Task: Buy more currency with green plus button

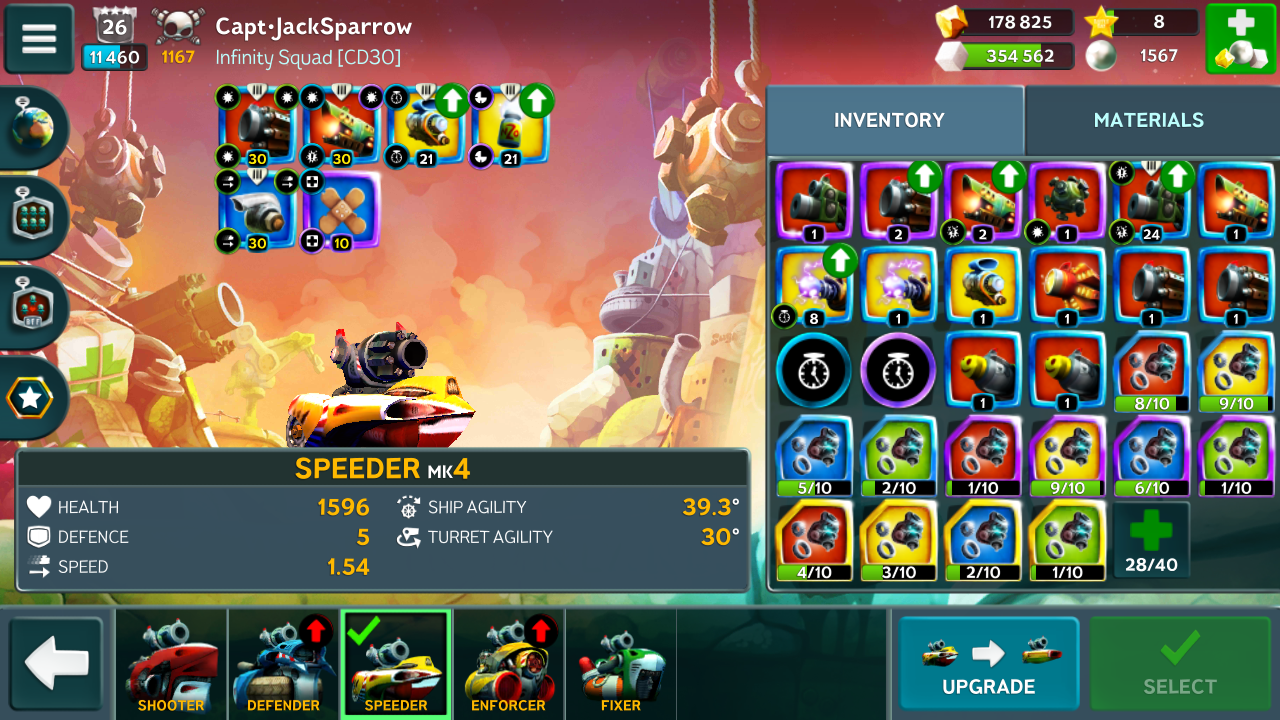Action: click(x=1239, y=39)
